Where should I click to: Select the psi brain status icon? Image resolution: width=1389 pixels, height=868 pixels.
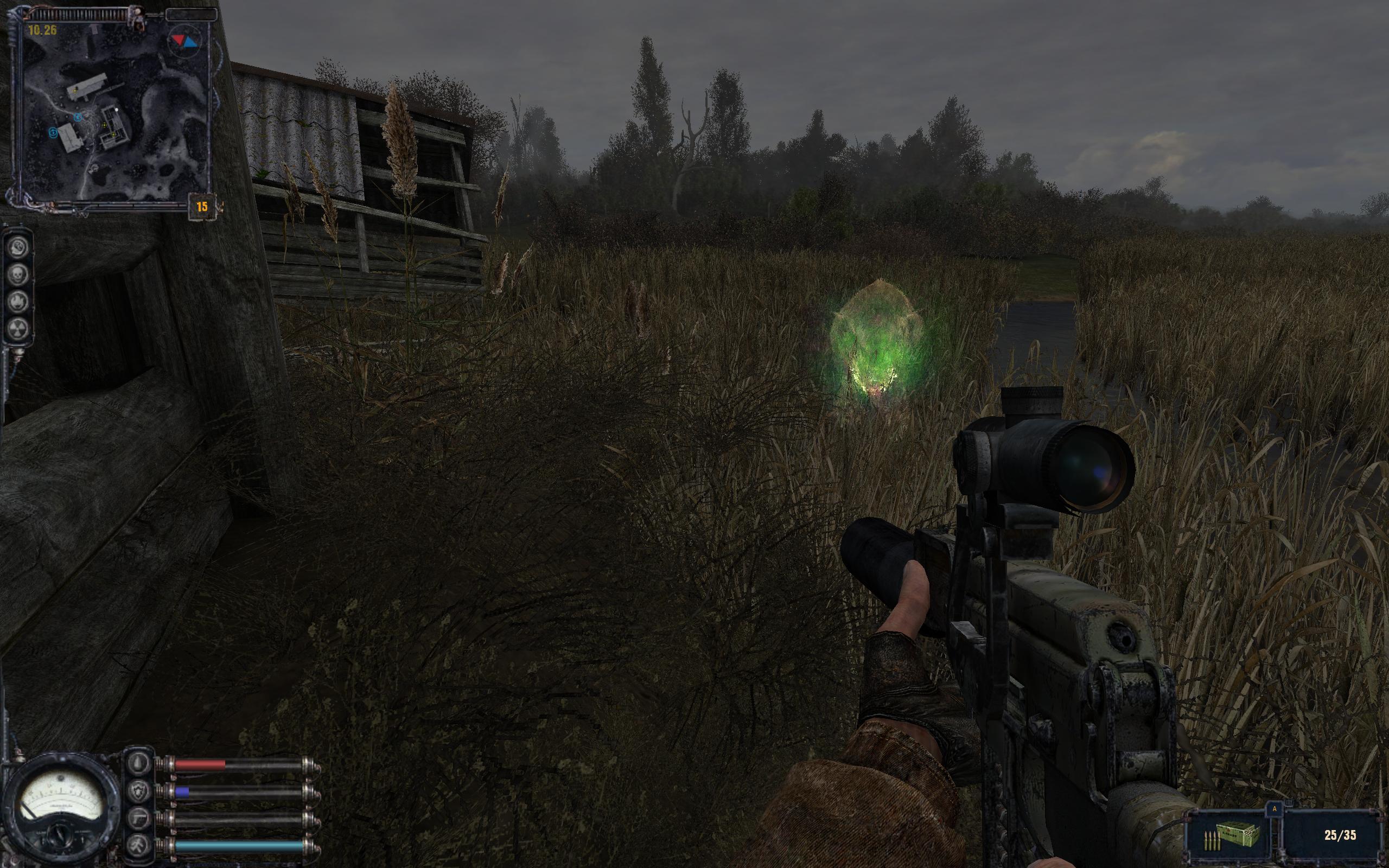pyautogui.click(x=19, y=248)
